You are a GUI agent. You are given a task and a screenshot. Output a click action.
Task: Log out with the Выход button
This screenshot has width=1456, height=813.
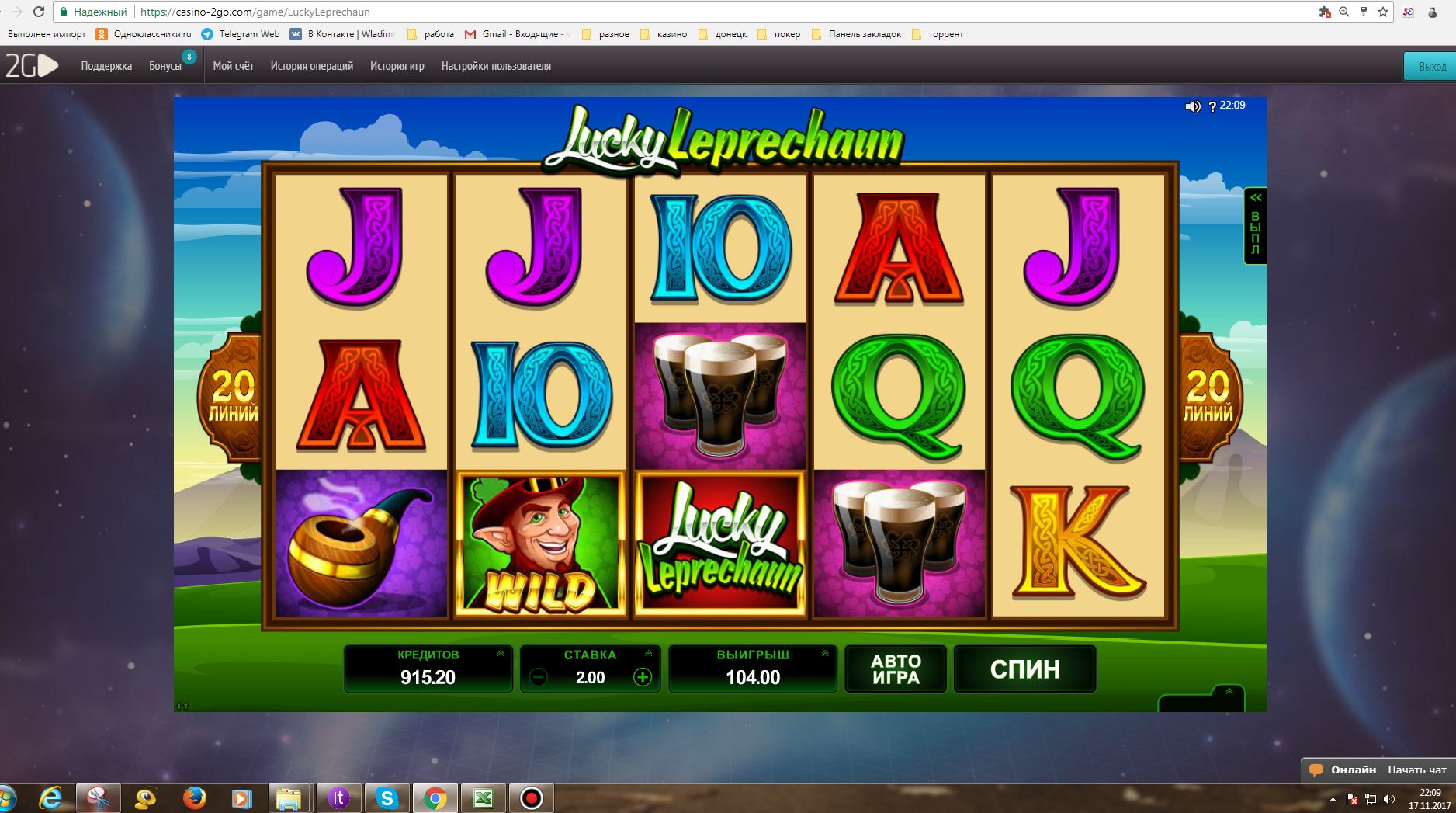pos(1432,67)
